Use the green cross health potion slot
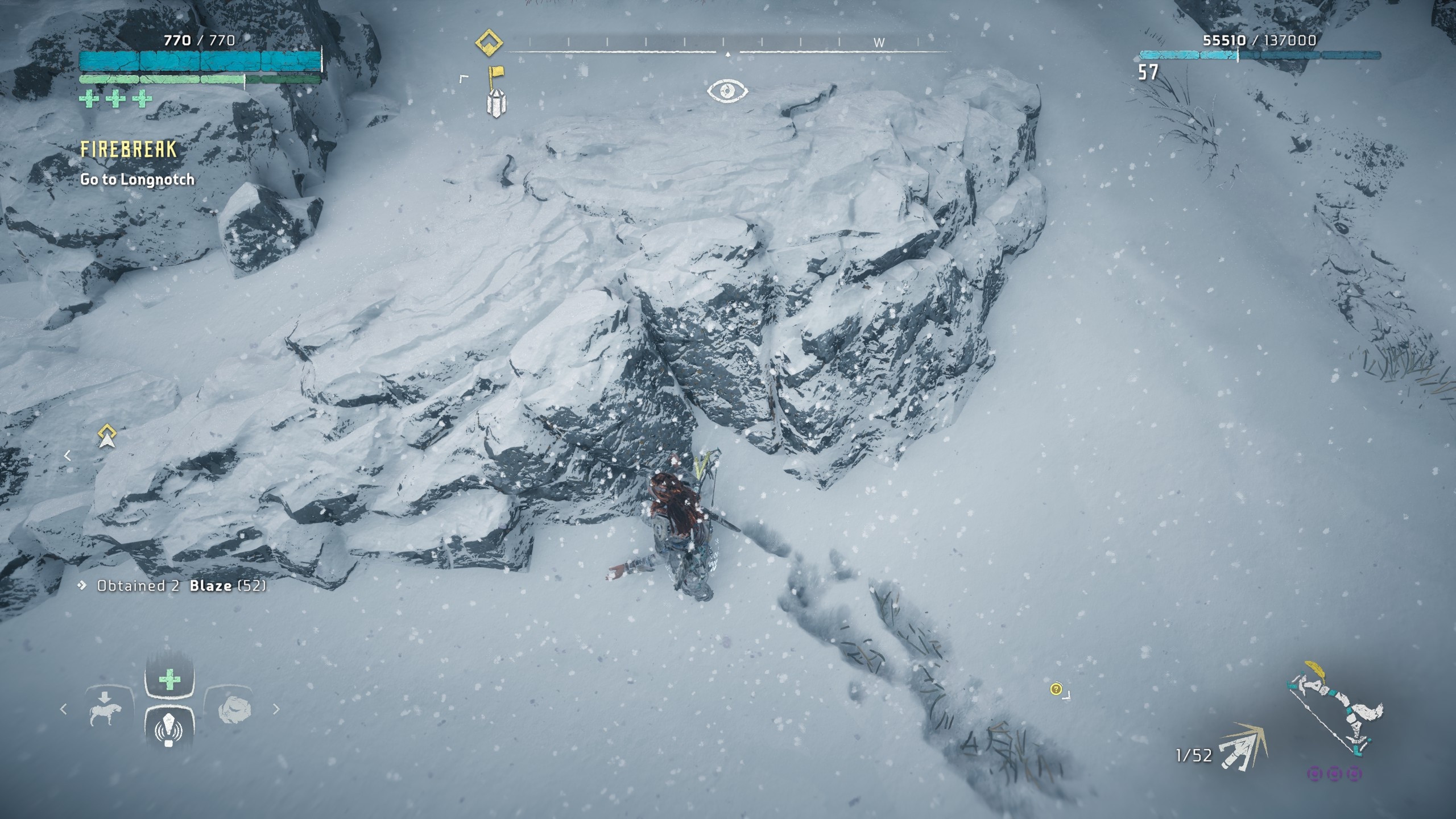This screenshot has width=1456, height=819. [169, 680]
